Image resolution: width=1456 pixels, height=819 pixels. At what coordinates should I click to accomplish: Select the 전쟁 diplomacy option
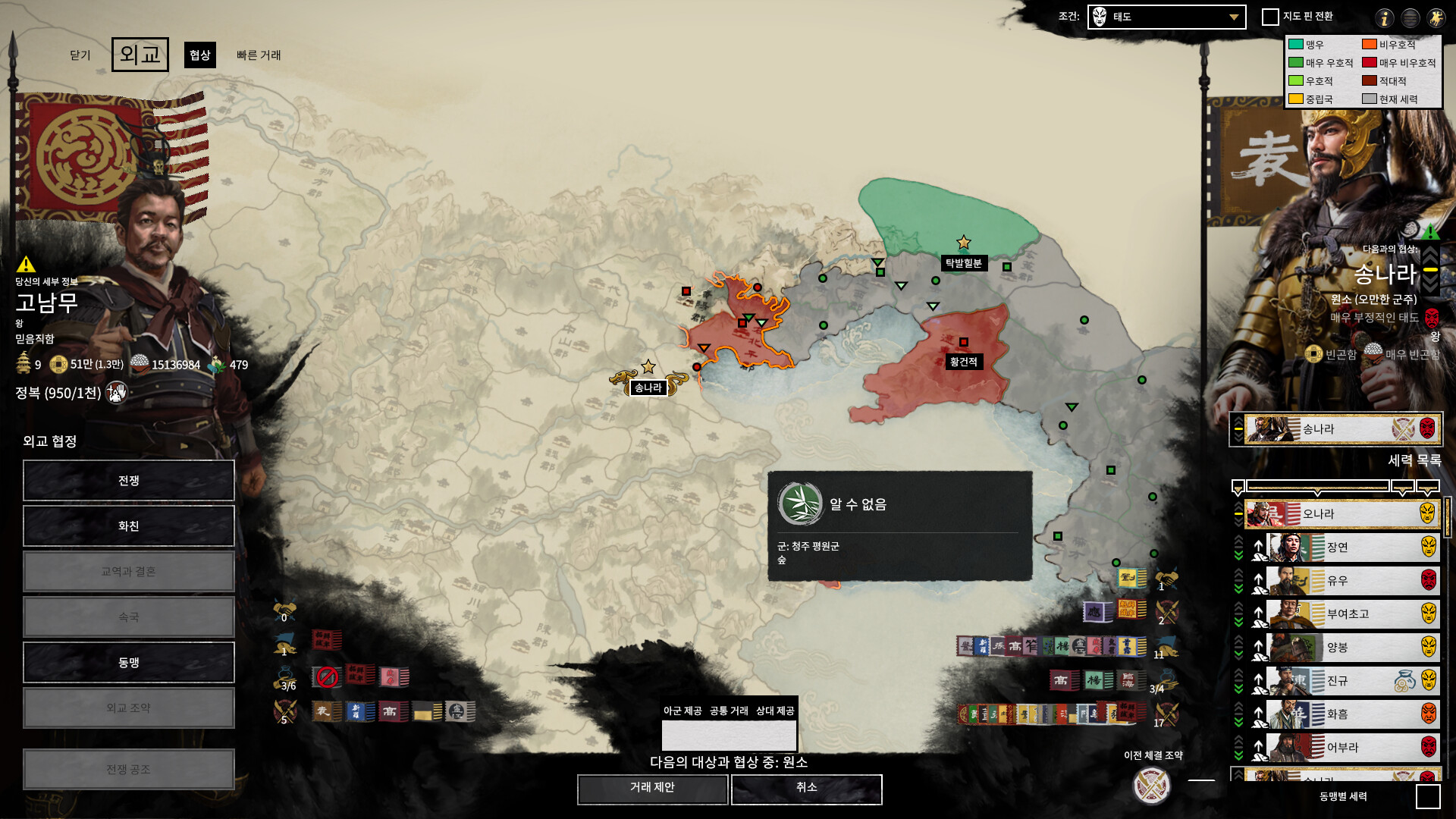129,481
